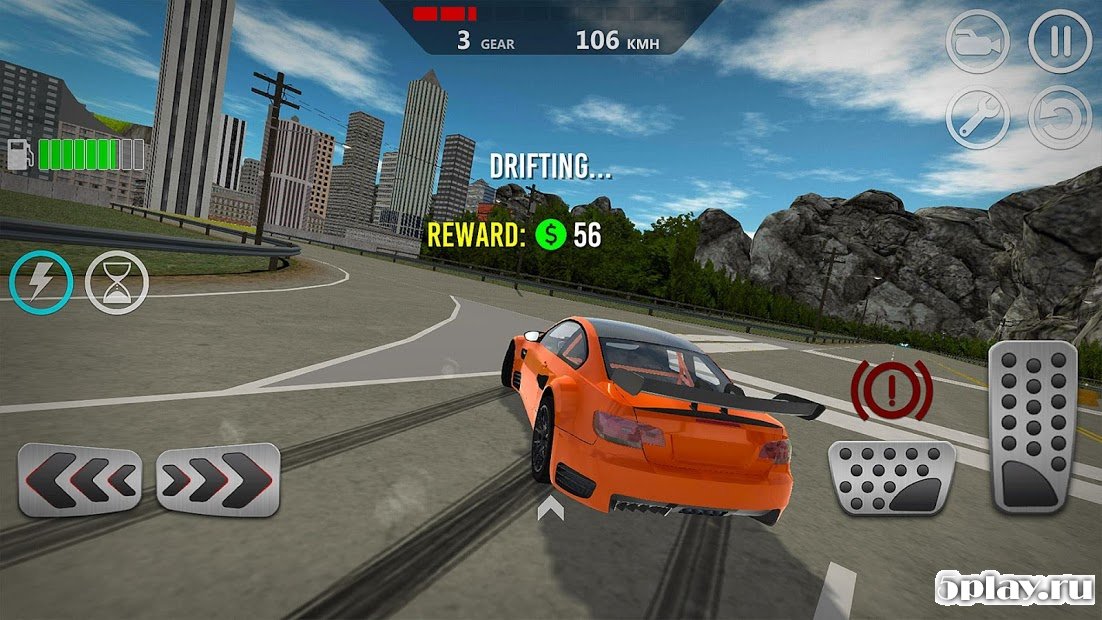Open the wrench repair button
Image resolution: width=1102 pixels, height=620 pixels.
point(977,118)
